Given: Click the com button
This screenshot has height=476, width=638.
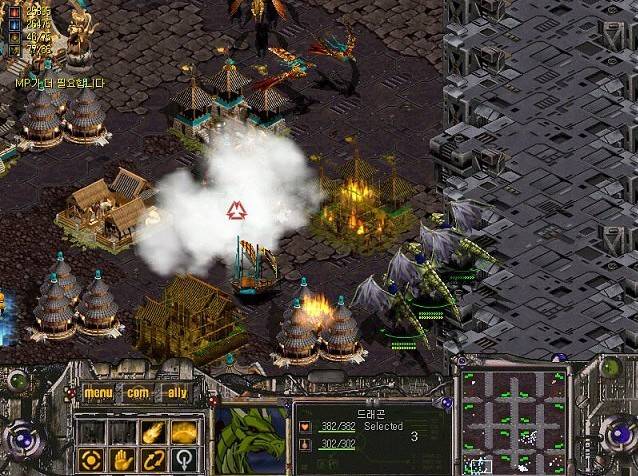Looking at the screenshot, I should click(x=137, y=393).
